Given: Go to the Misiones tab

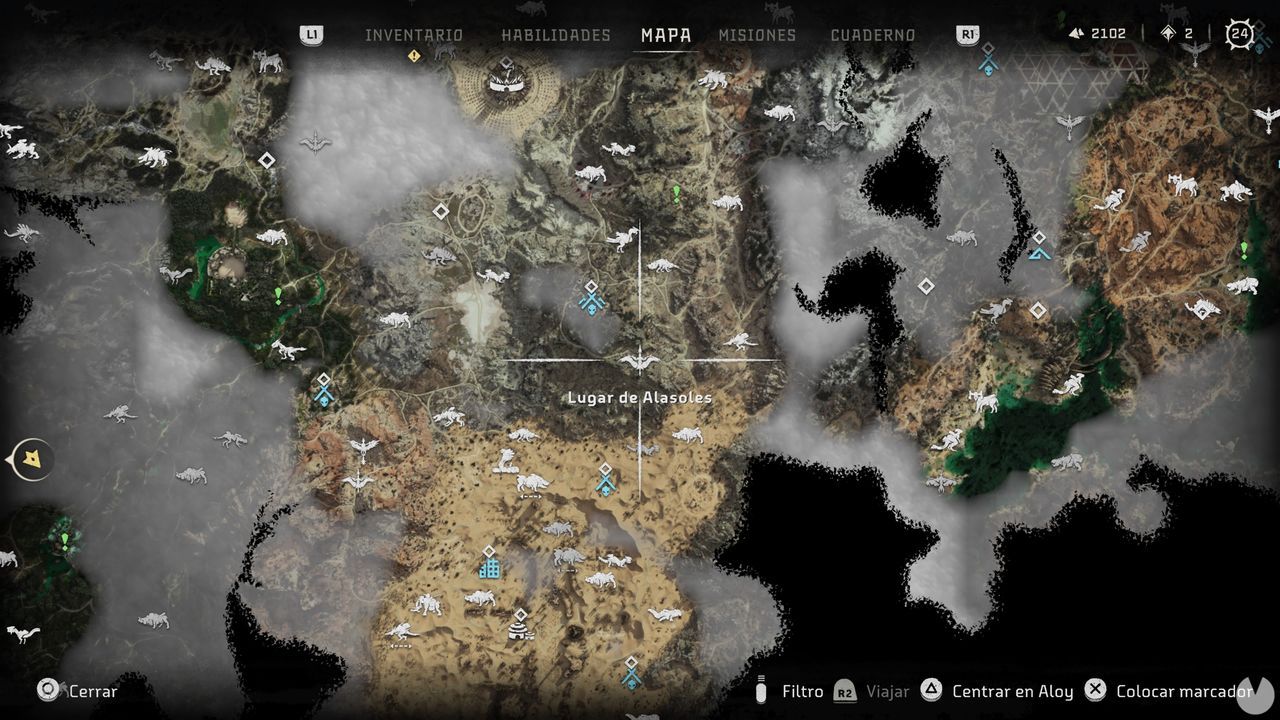Looking at the screenshot, I should (x=757, y=35).
